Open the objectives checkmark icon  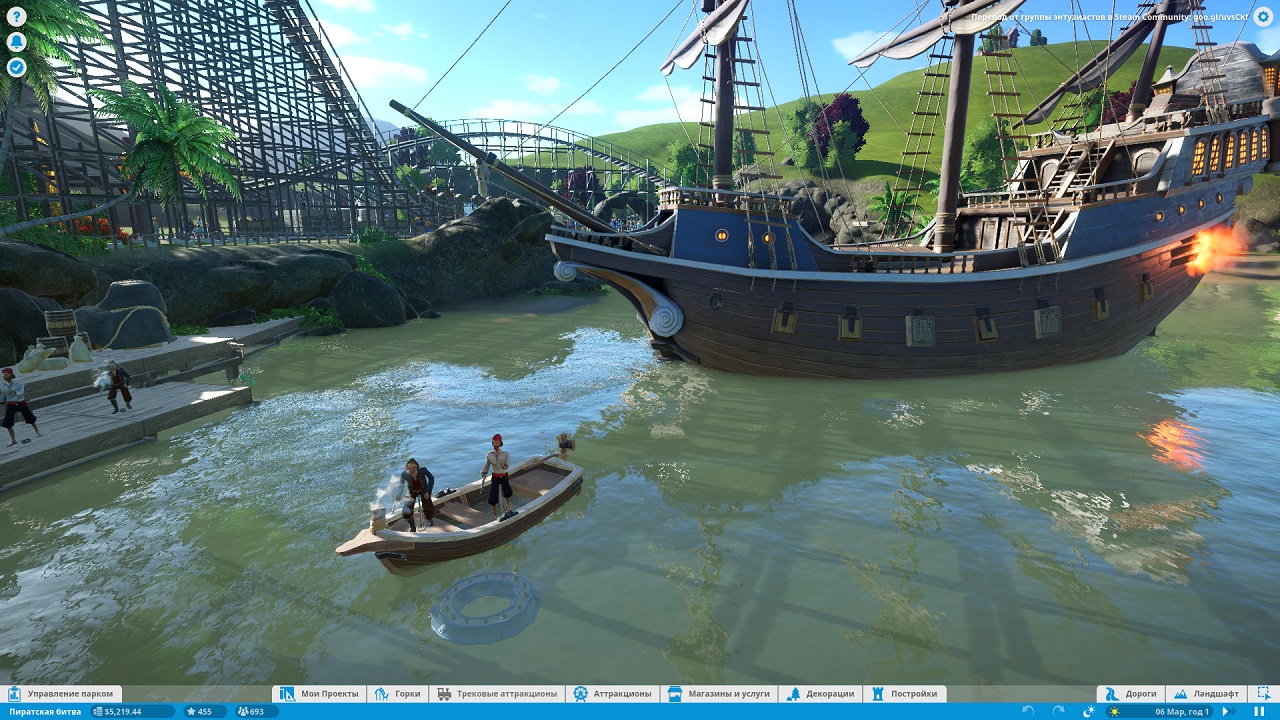point(16,67)
